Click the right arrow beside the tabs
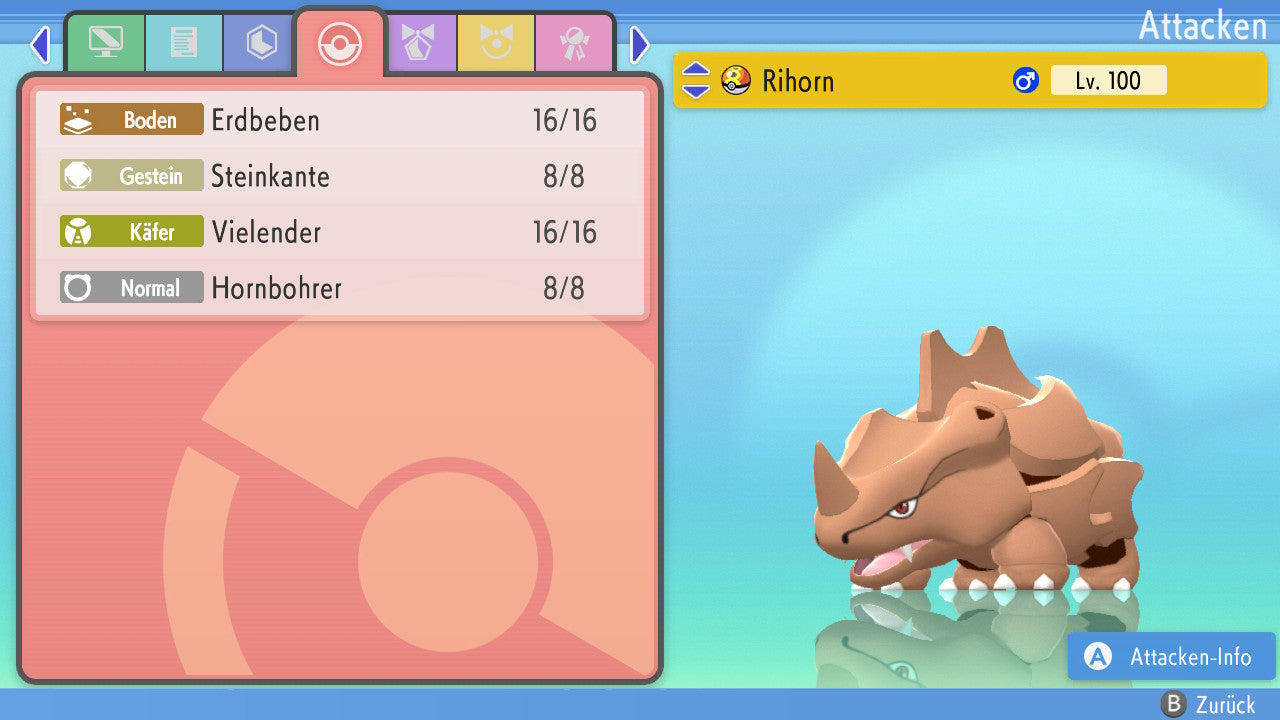This screenshot has width=1280, height=720. click(x=640, y=44)
